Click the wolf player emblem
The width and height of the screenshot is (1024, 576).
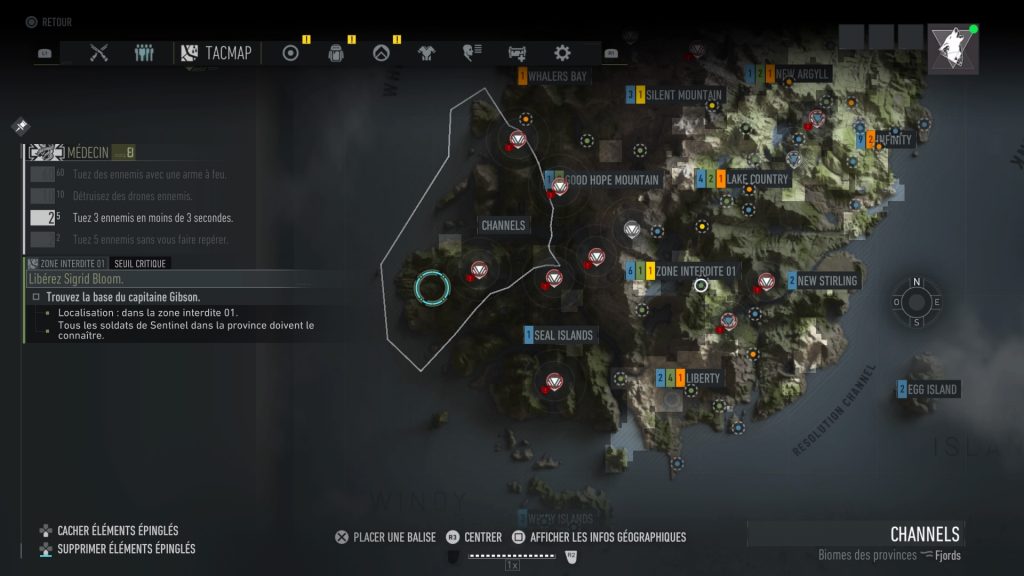[953, 49]
